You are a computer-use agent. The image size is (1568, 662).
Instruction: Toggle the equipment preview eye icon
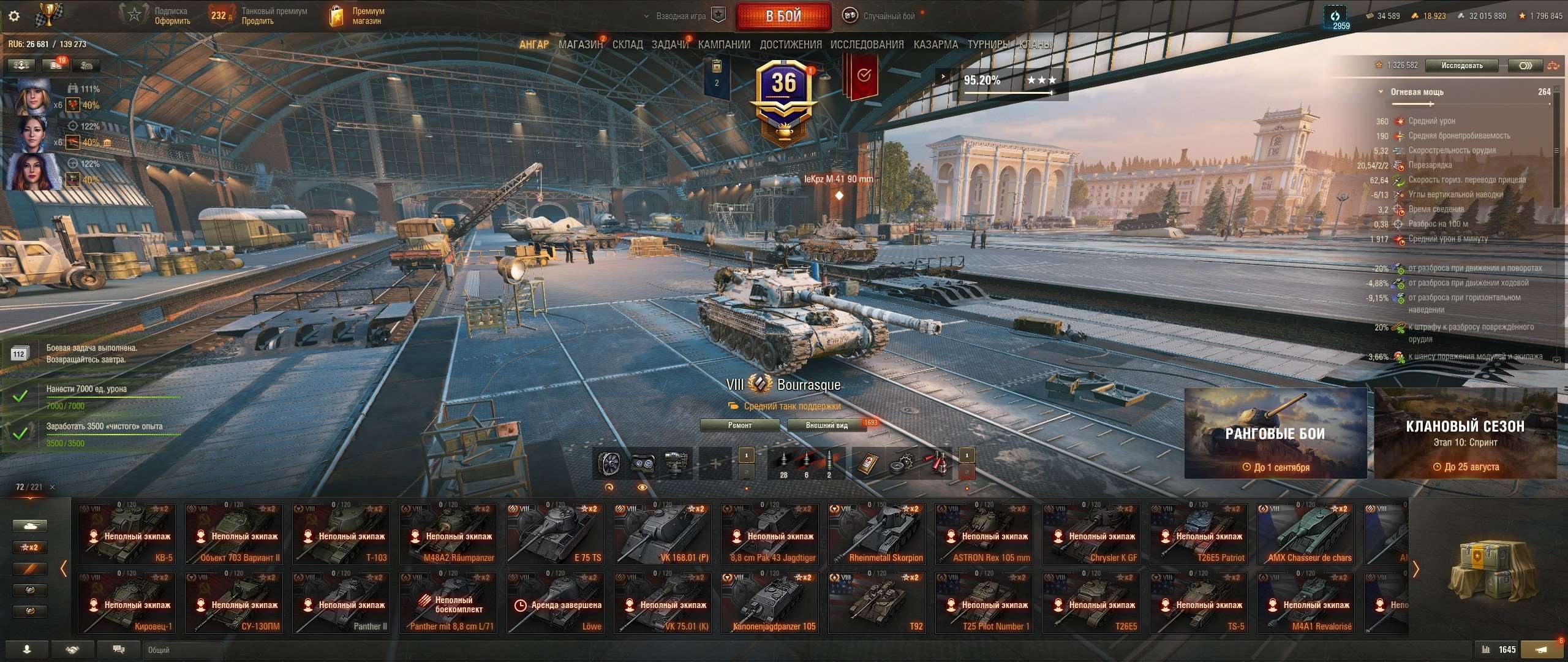pyautogui.click(x=642, y=487)
